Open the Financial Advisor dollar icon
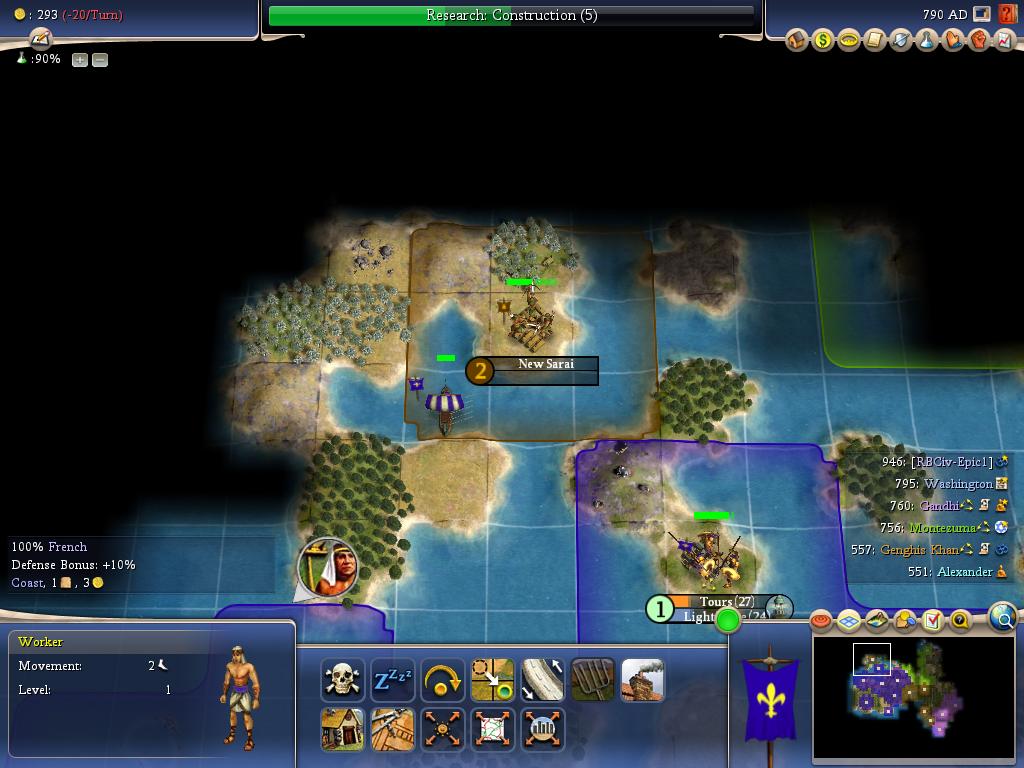 (x=823, y=40)
